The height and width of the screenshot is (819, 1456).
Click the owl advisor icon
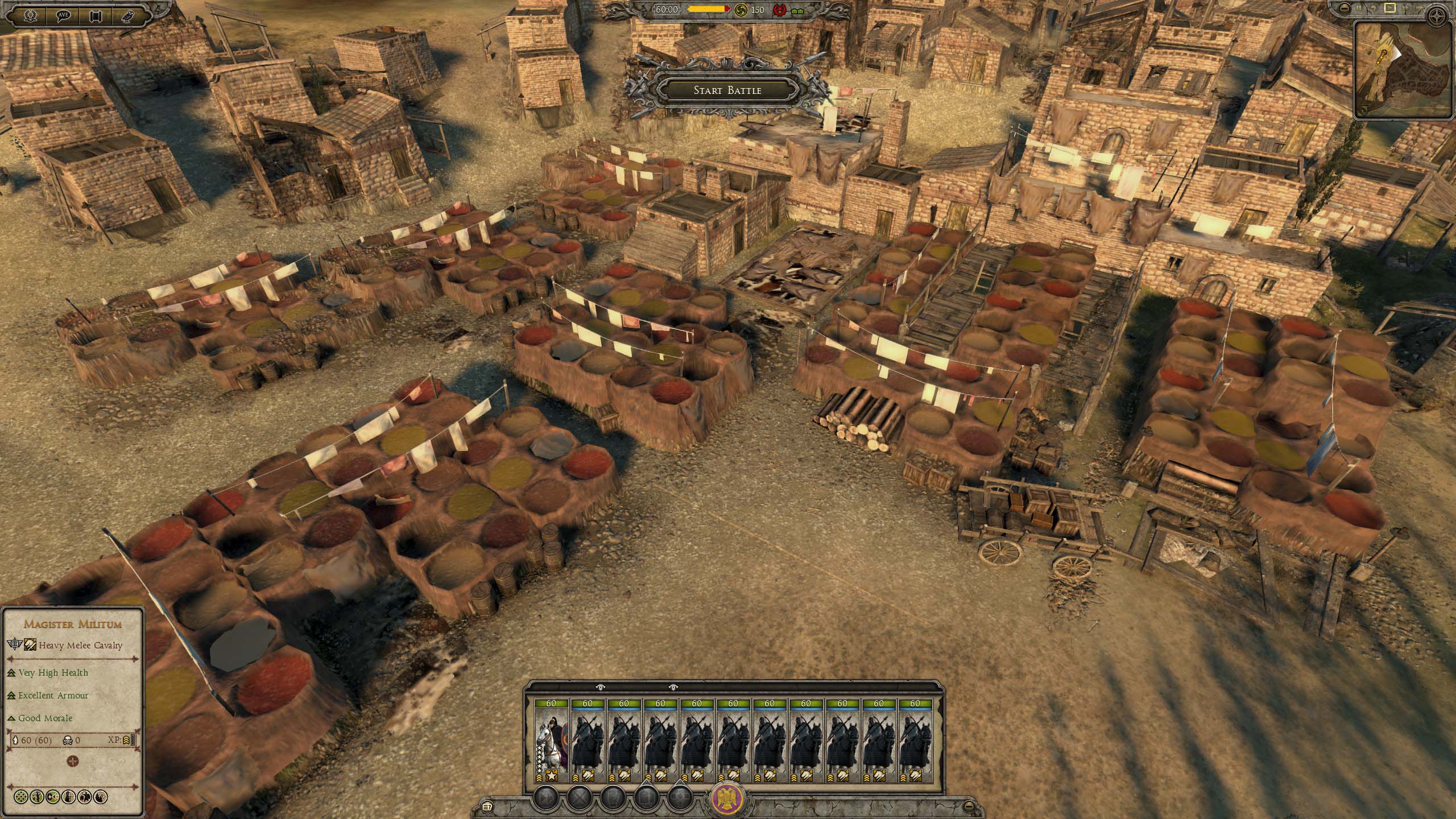click(129, 15)
